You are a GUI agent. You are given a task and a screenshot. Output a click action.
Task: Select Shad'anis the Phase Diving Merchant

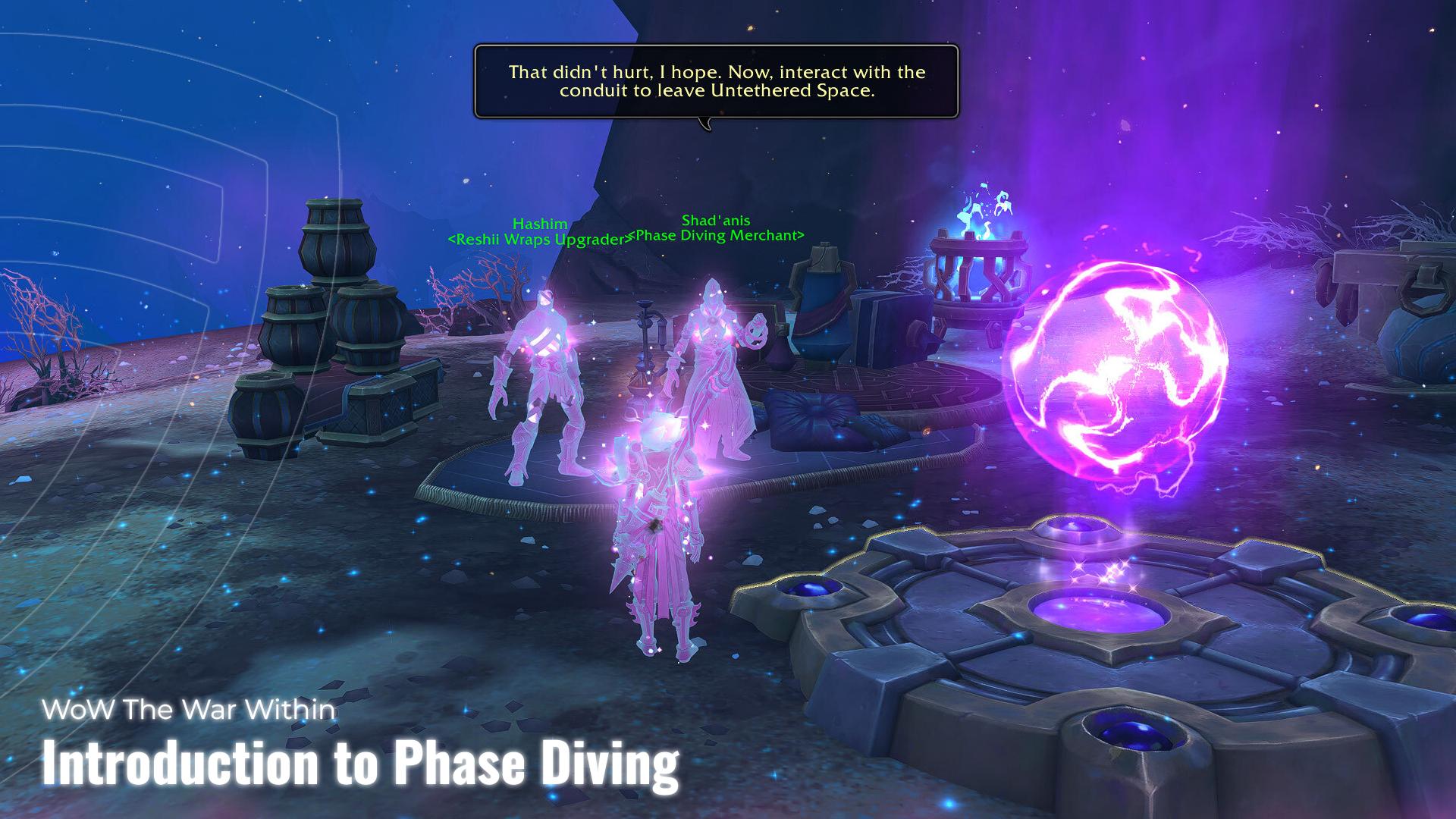tap(713, 356)
